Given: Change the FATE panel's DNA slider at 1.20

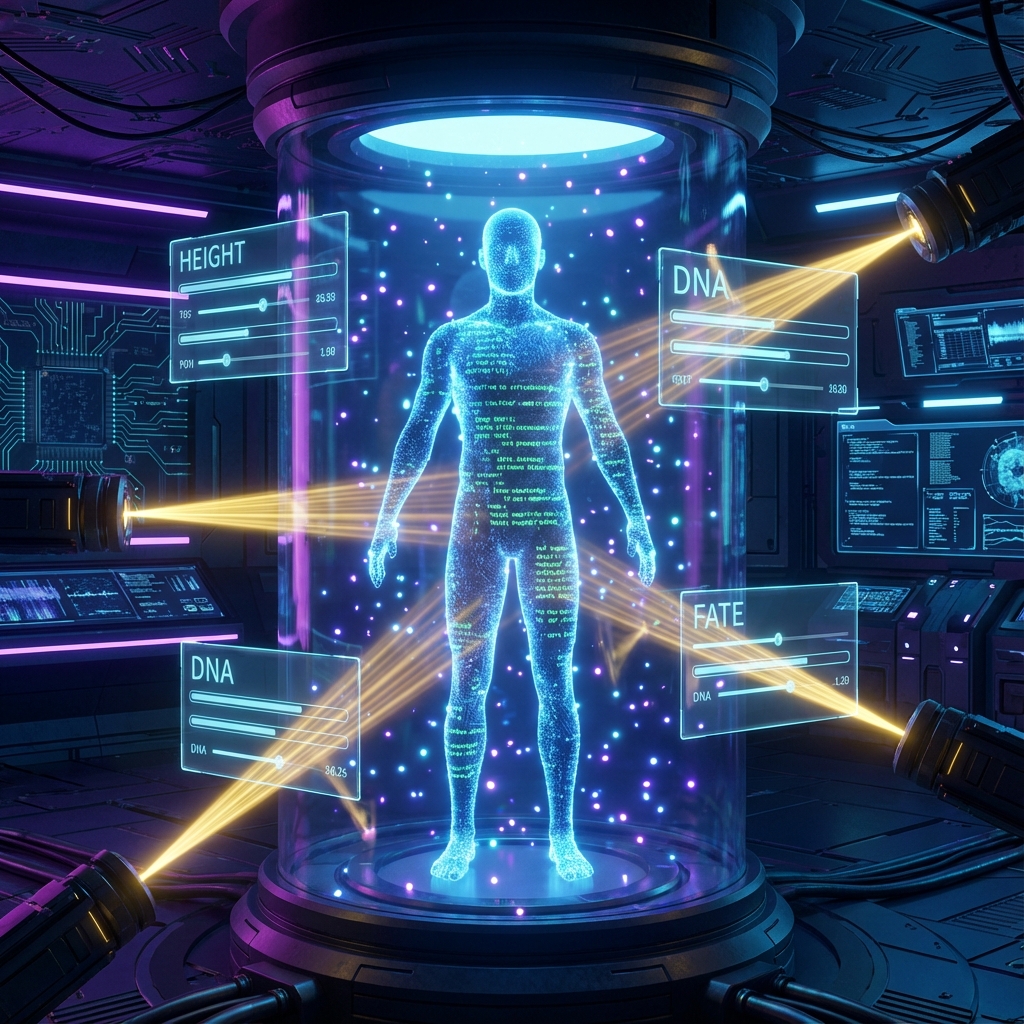Looking at the screenshot, I should tap(789, 686).
